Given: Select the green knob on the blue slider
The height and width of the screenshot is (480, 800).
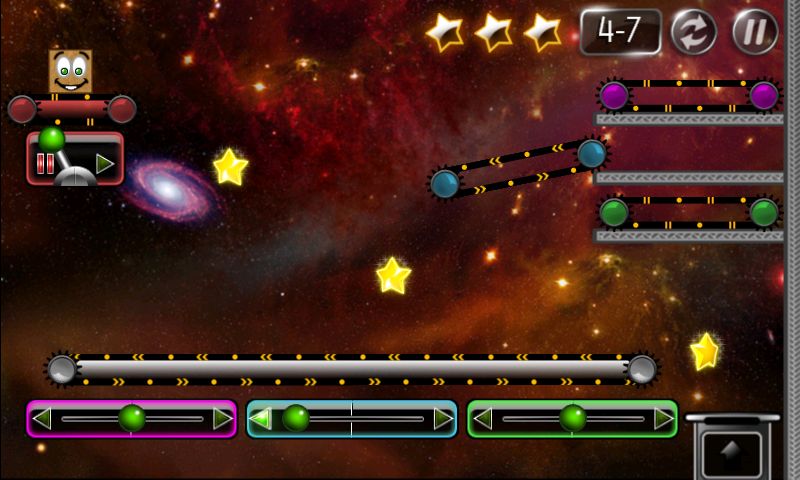Looking at the screenshot, I should (294, 418).
